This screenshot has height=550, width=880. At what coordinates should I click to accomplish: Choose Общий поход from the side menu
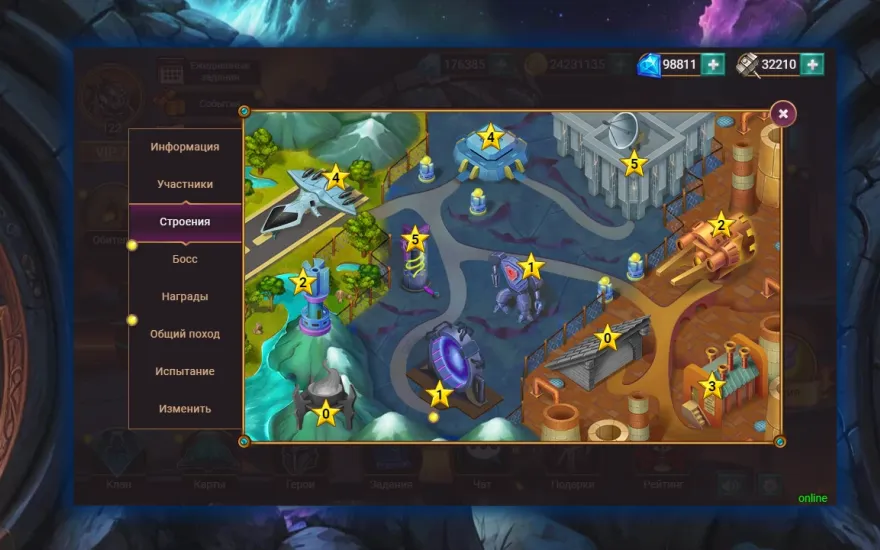pyautogui.click(x=185, y=334)
